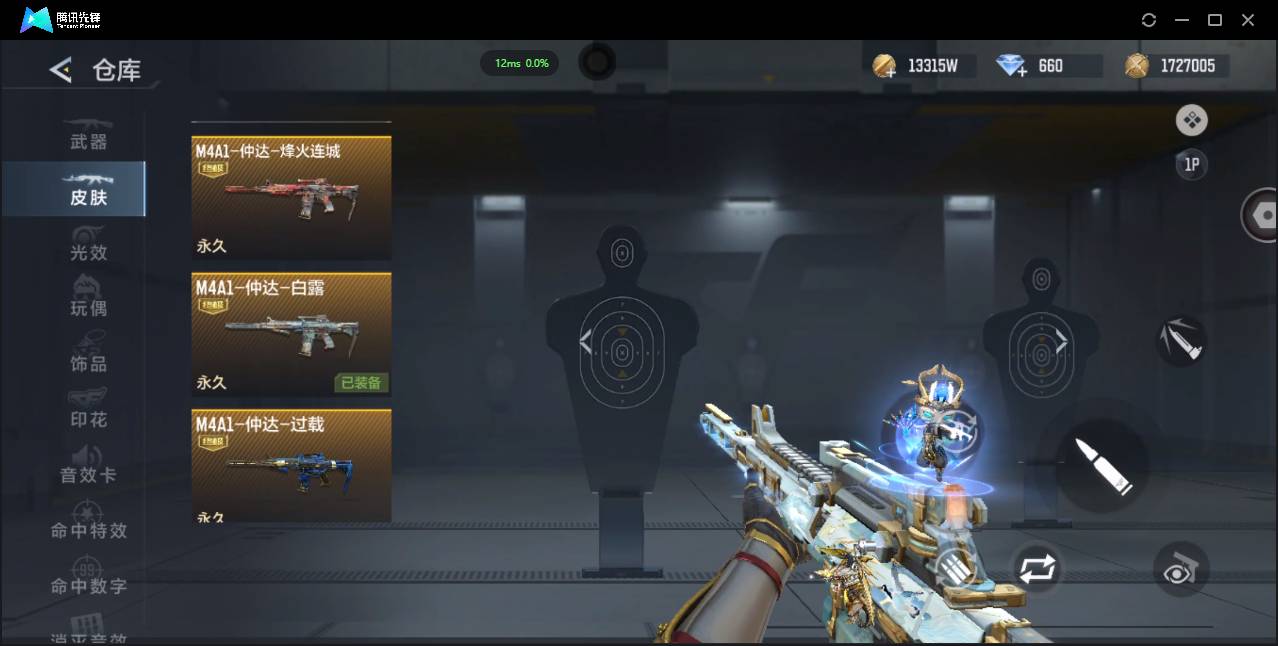Toggle the 1P view button
Image resolution: width=1278 pixels, height=646 pixels.
pos(1191,165)
